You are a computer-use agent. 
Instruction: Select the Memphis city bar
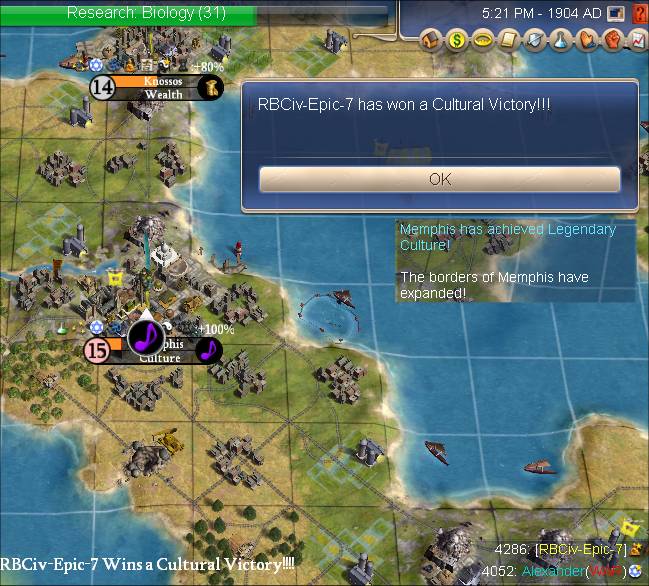pos(160,350)
